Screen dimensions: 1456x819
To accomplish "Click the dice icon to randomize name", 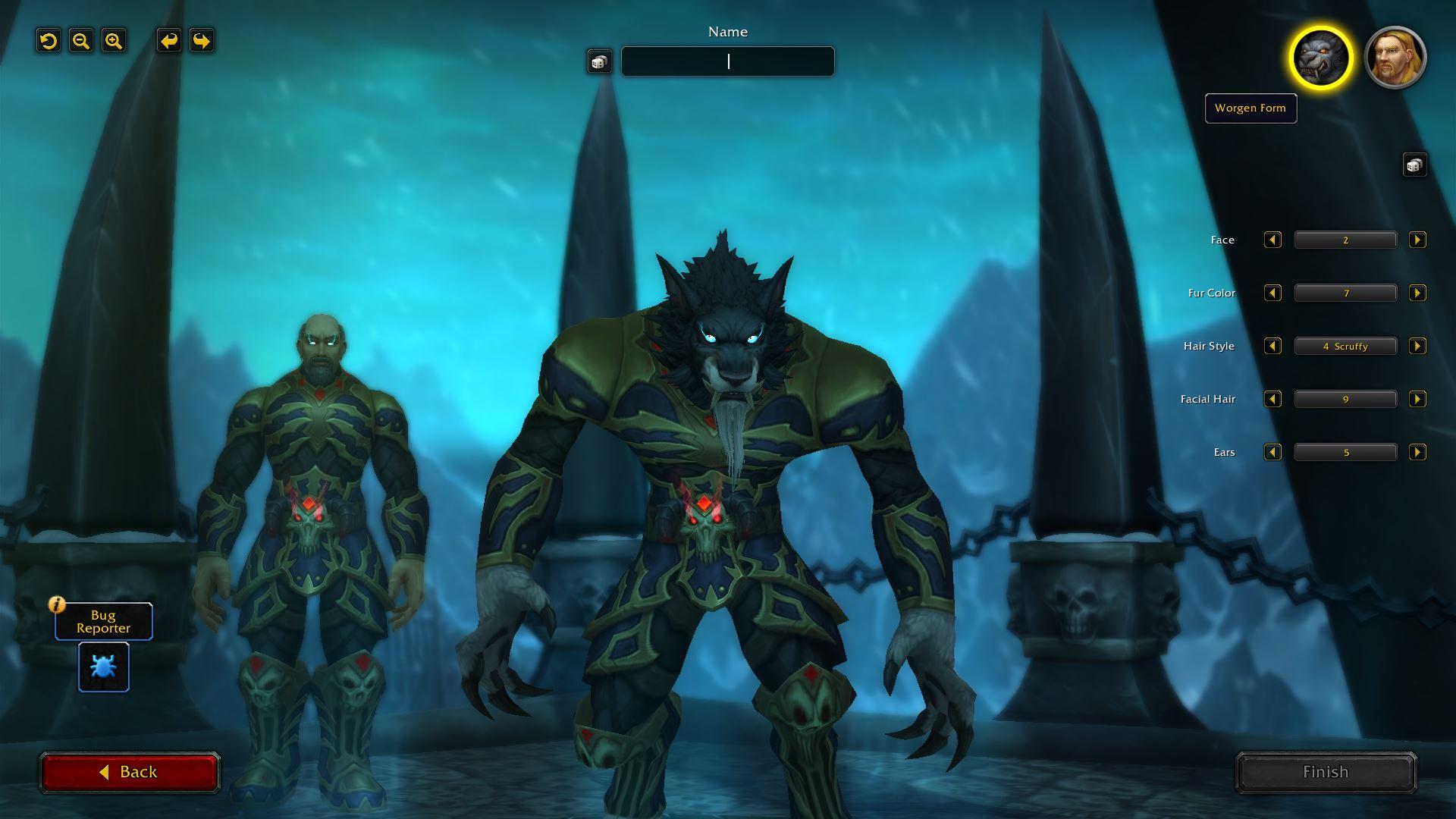I will pyautogui.click(x=598, y=61).
